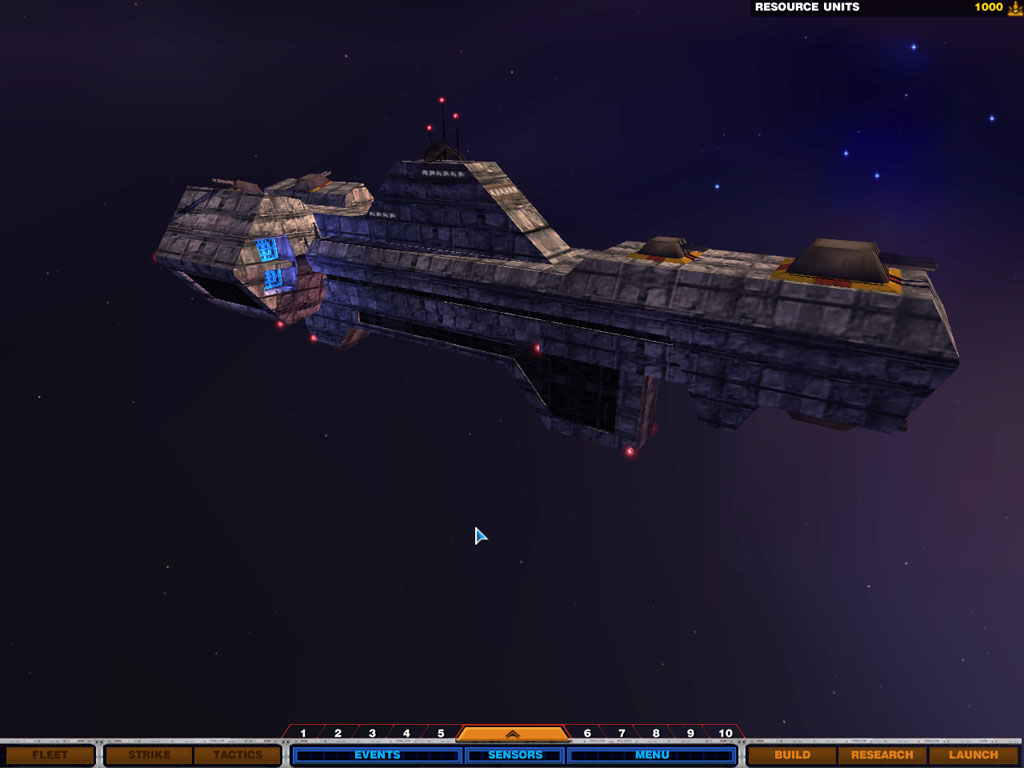Open the Sensors manager
Viewport: 1024px width, 768px height.
pyautogui.click(x=515, y=755)
